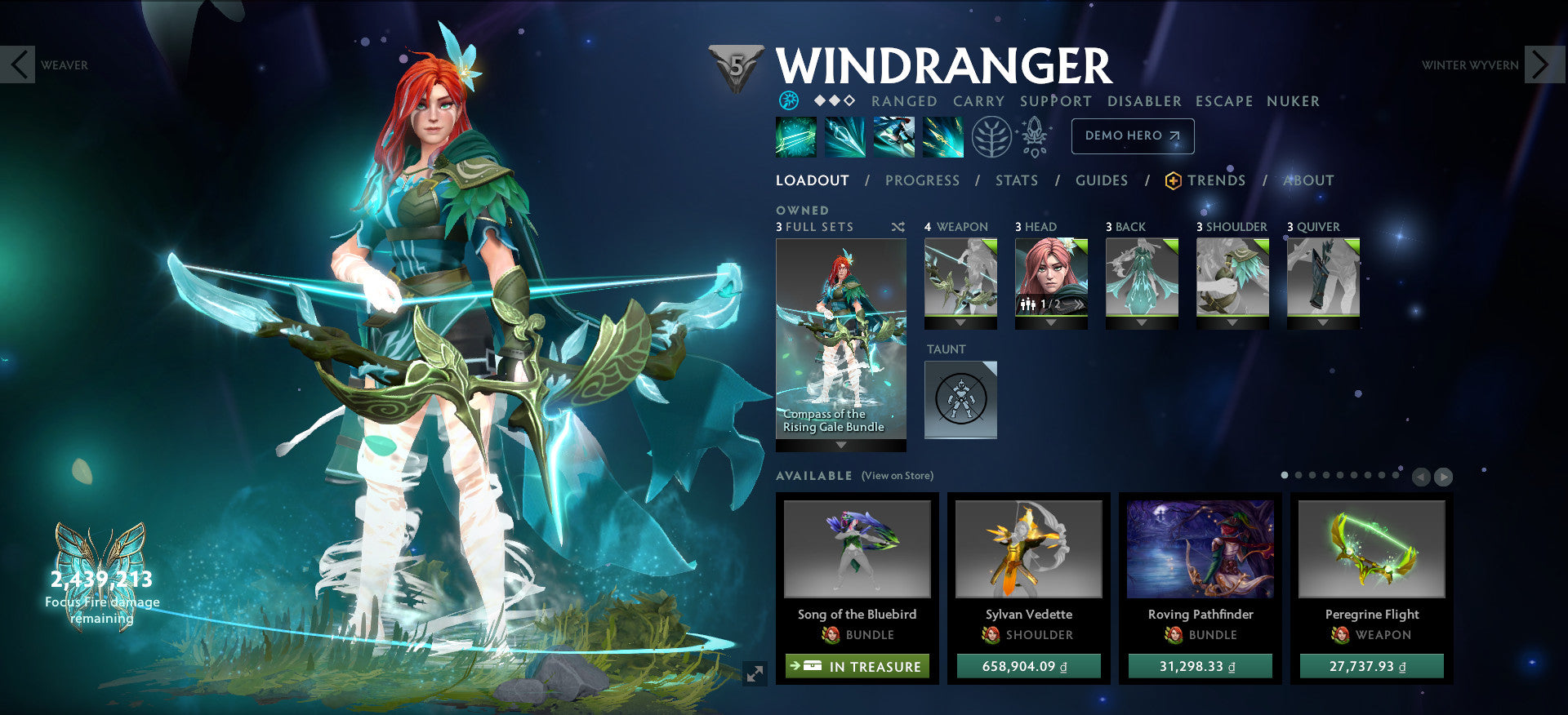Shuffle owned full sets with the shuffle icon
1568x715 pixels.
pyautogui.click(x=898, y=228)
